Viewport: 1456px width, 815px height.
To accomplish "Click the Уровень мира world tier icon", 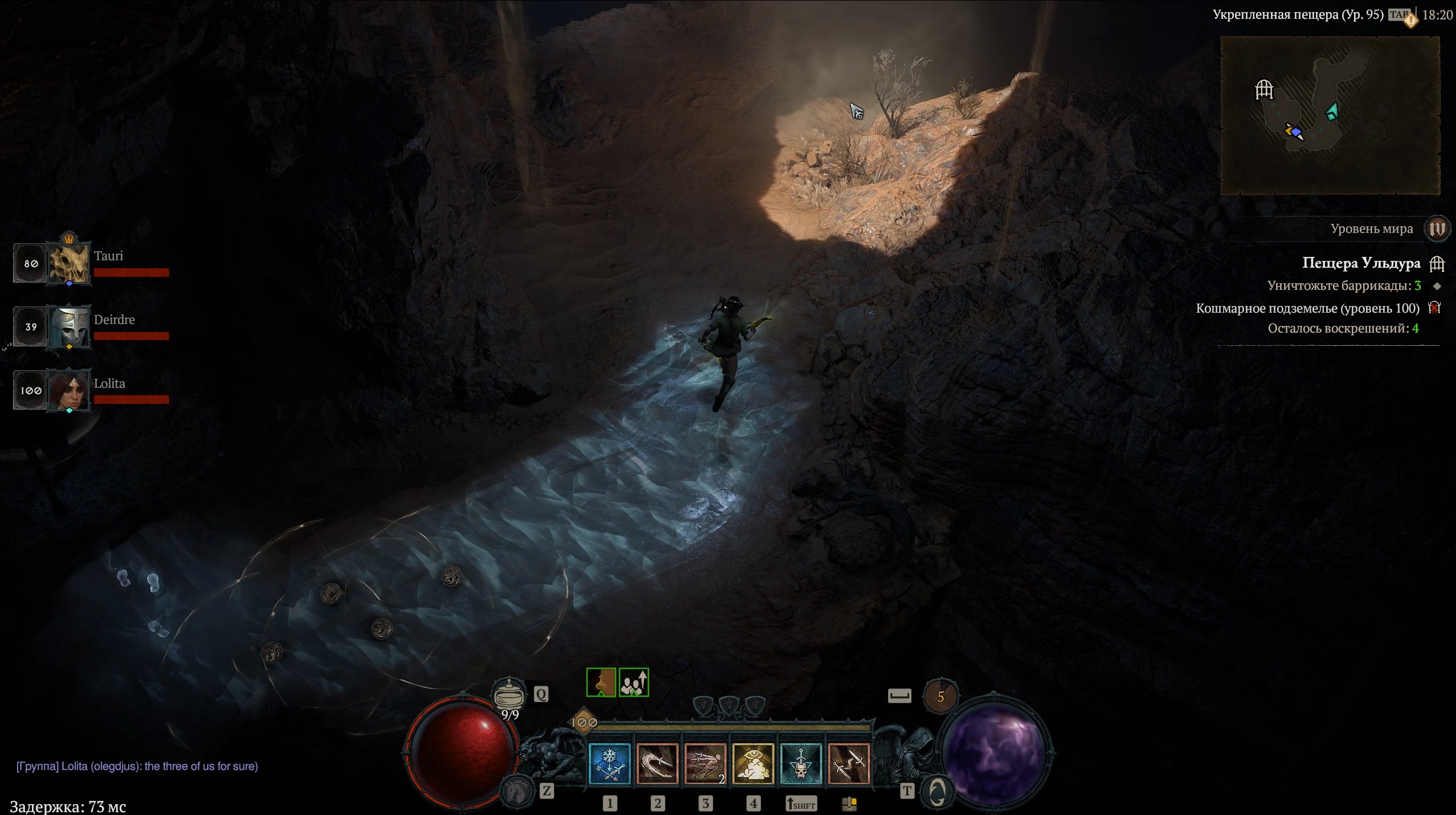I will point(1437,229).
